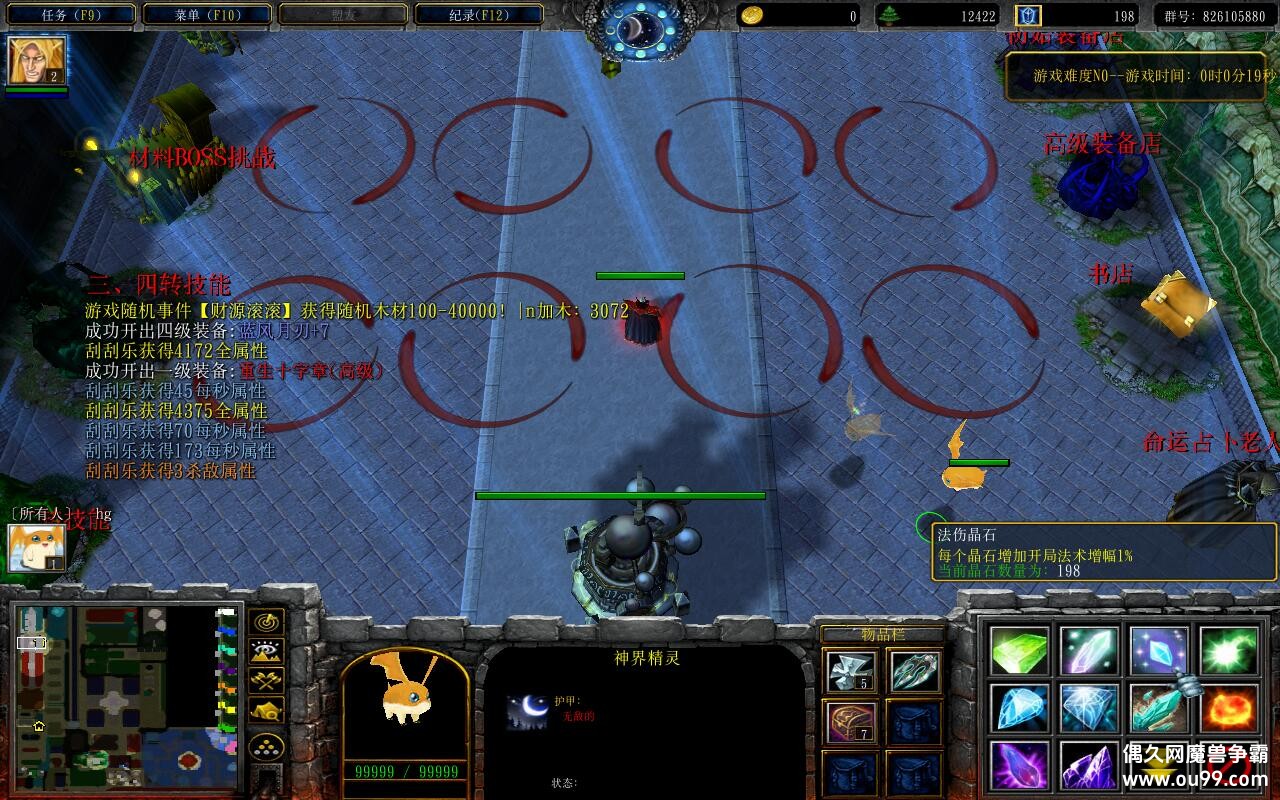
Task: Use the treasure chest item with 7 charges
Action: 851,722
